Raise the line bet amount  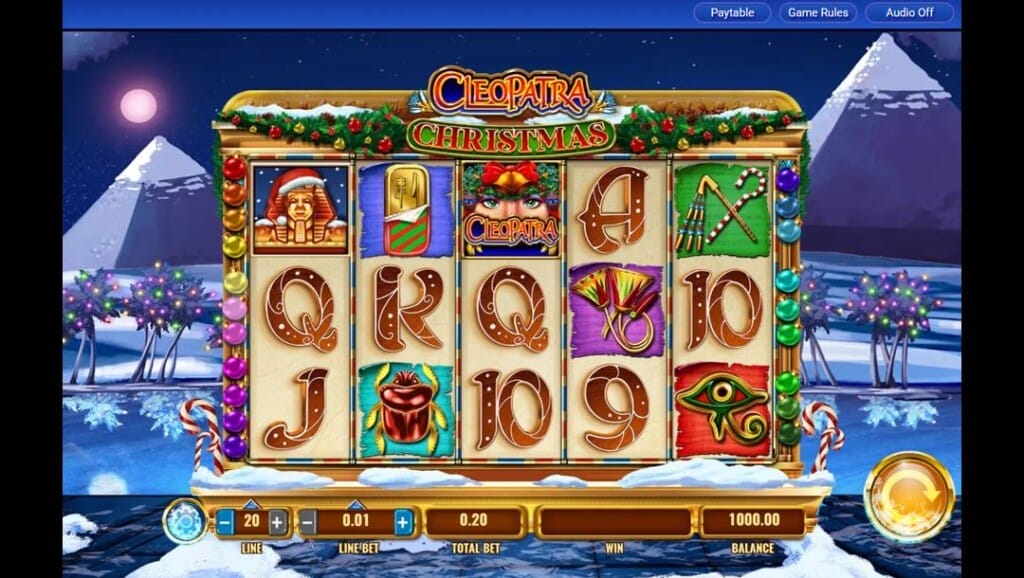(x=402, y=521)
